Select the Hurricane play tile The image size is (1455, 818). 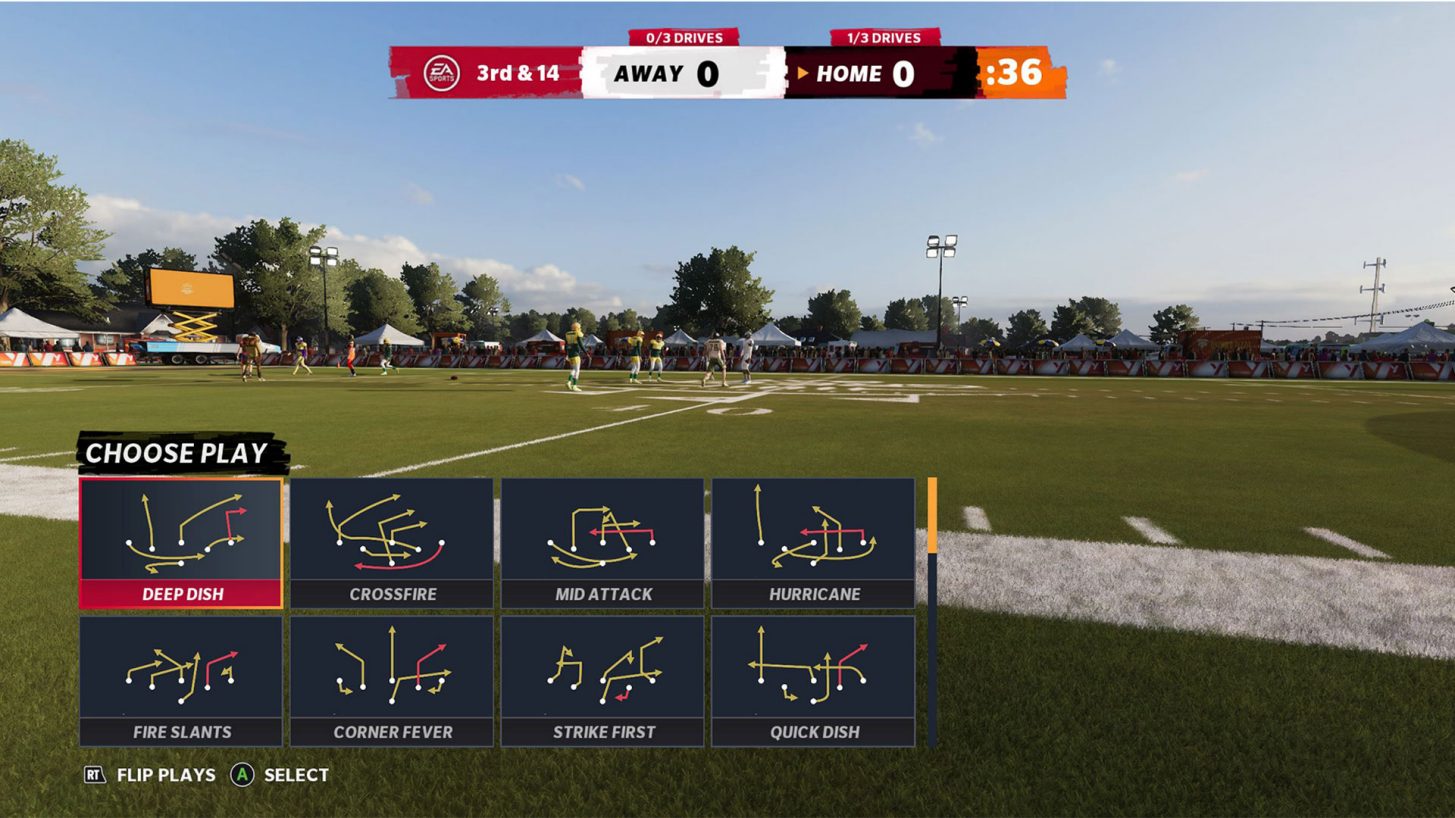813,543
